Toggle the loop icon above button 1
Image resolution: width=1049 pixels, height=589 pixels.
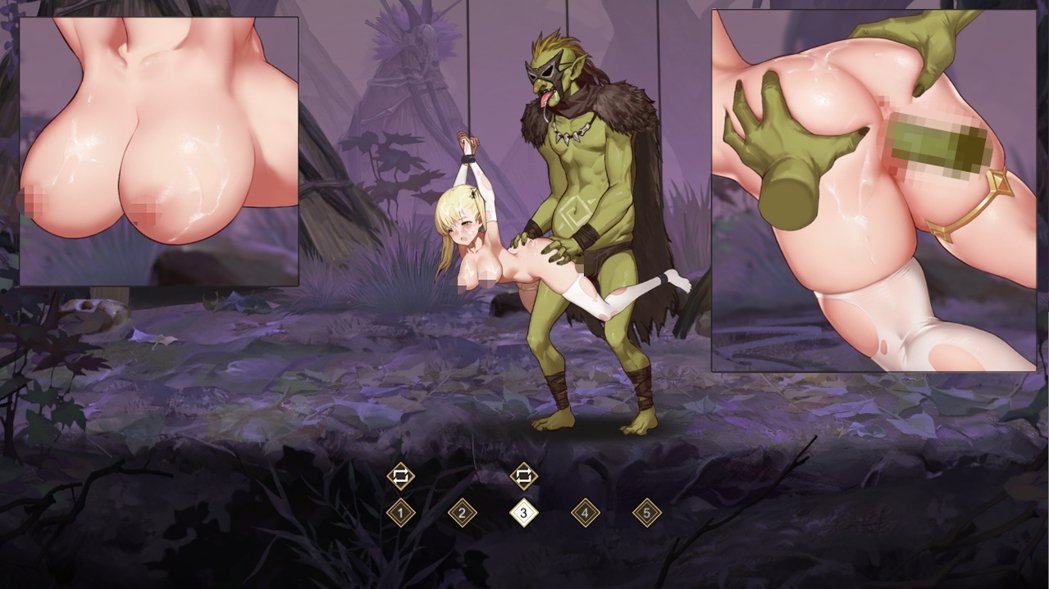tap(401, 475)
